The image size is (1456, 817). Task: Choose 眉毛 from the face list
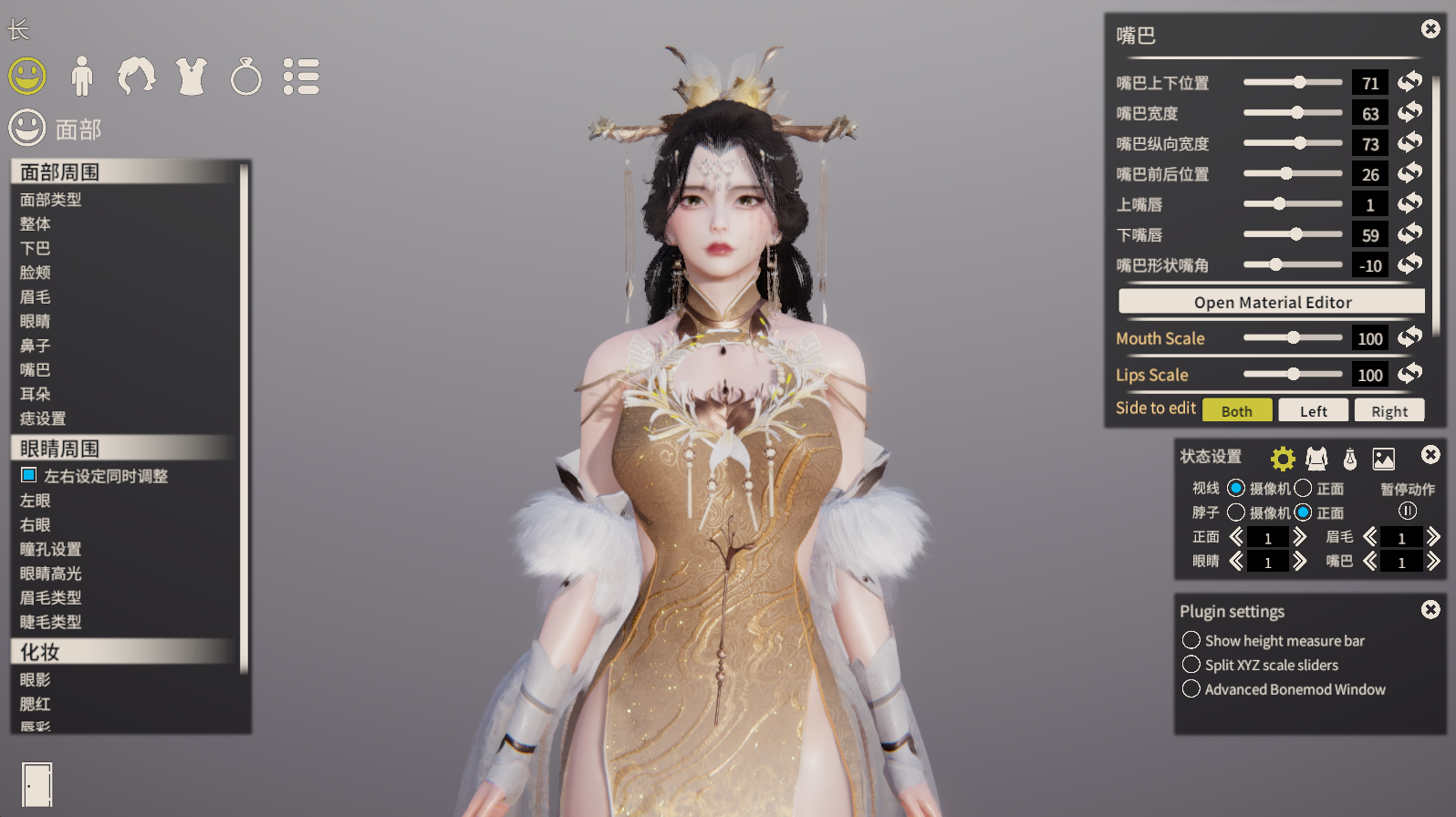pos(36,296)
